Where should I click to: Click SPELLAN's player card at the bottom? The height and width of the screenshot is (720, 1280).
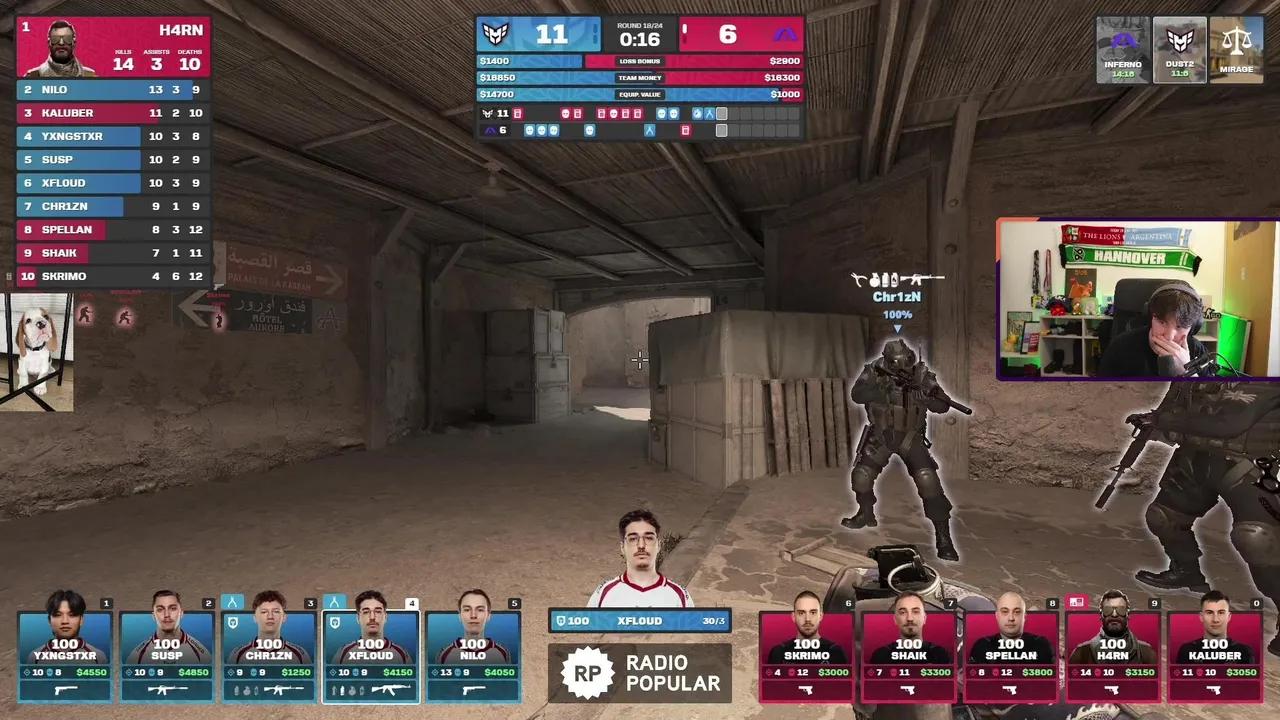coord(1011,650)
